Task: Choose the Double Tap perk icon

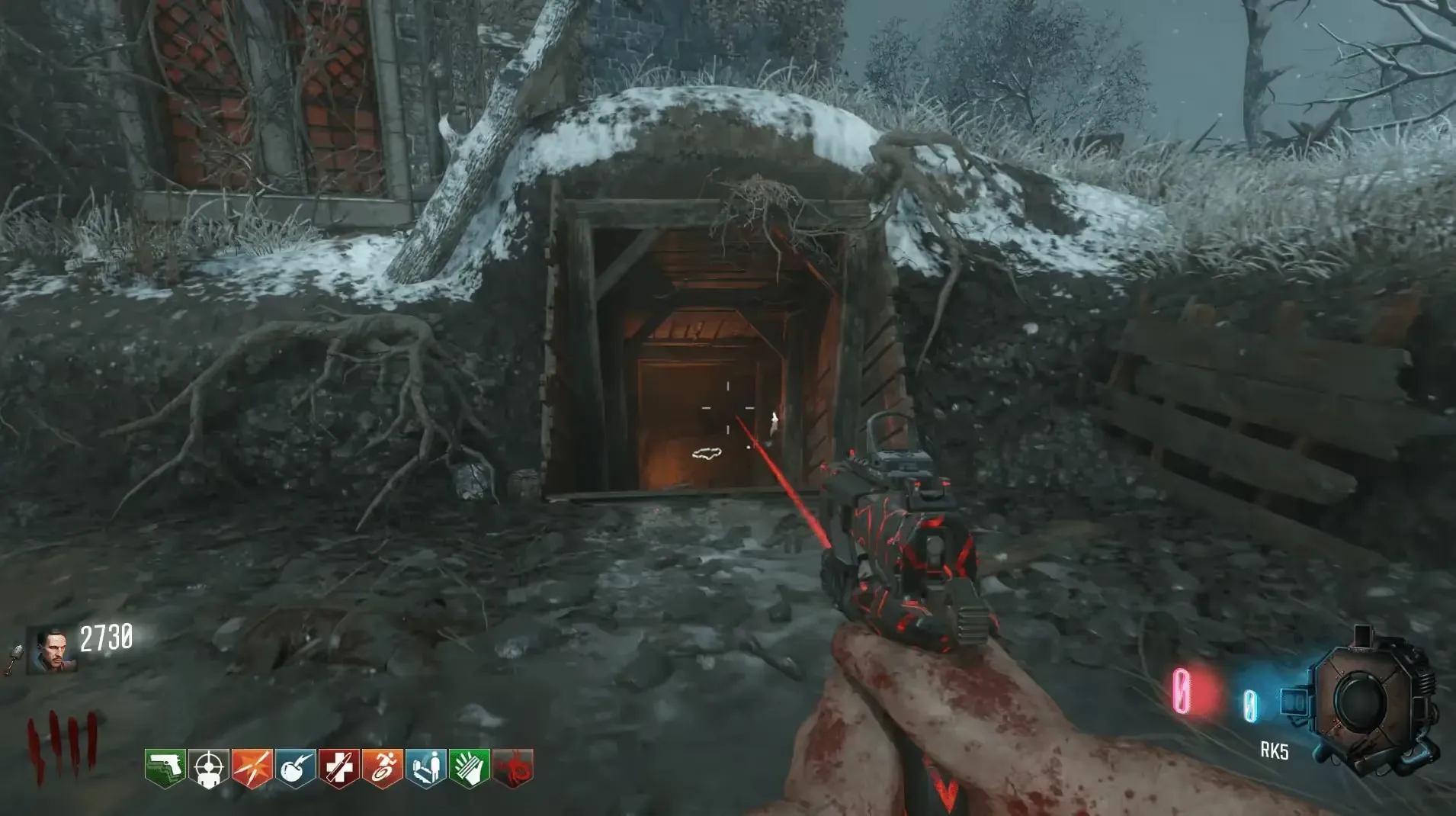Action: point(252,768)
